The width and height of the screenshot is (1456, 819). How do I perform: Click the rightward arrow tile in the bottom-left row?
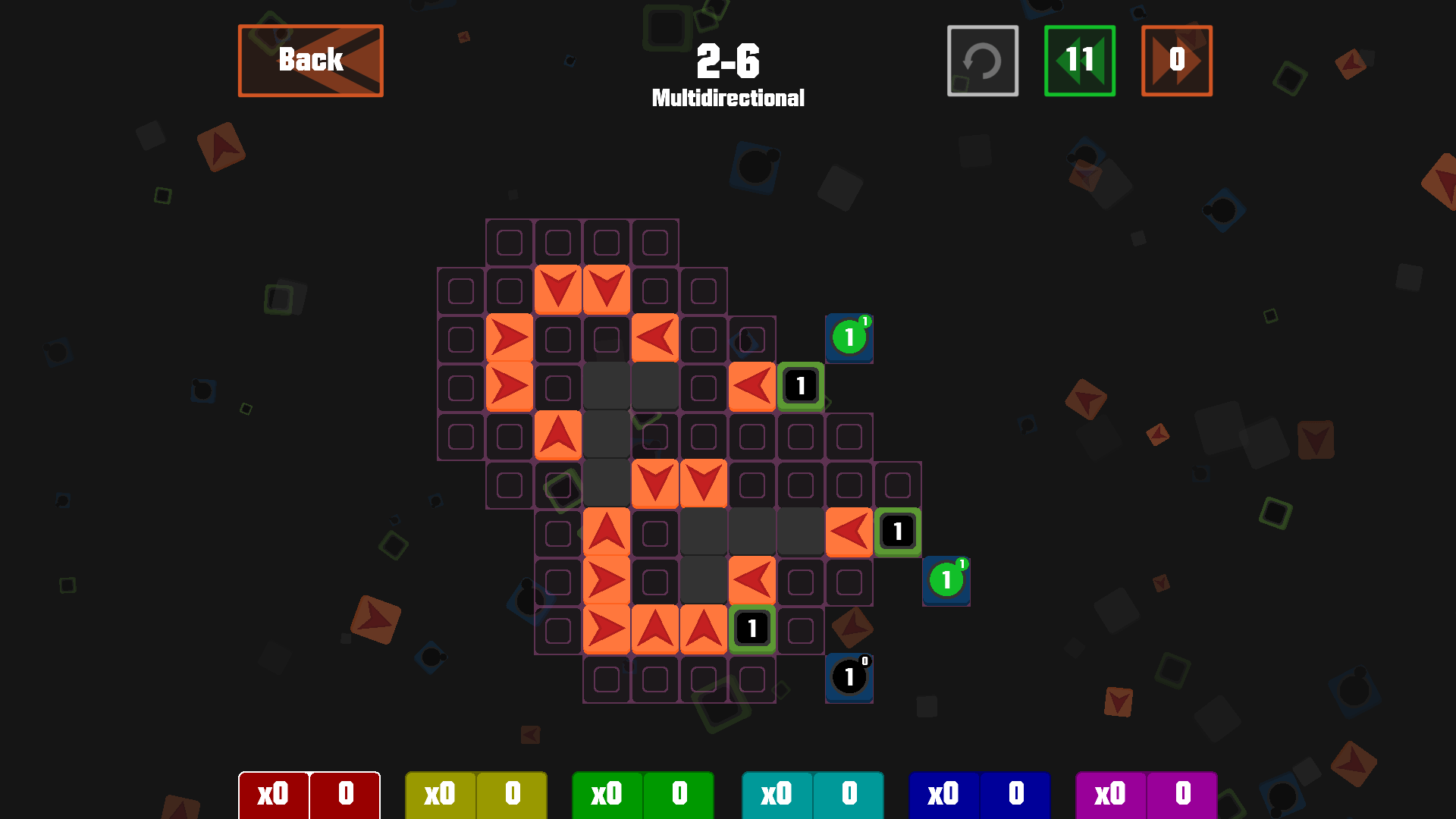607,629
